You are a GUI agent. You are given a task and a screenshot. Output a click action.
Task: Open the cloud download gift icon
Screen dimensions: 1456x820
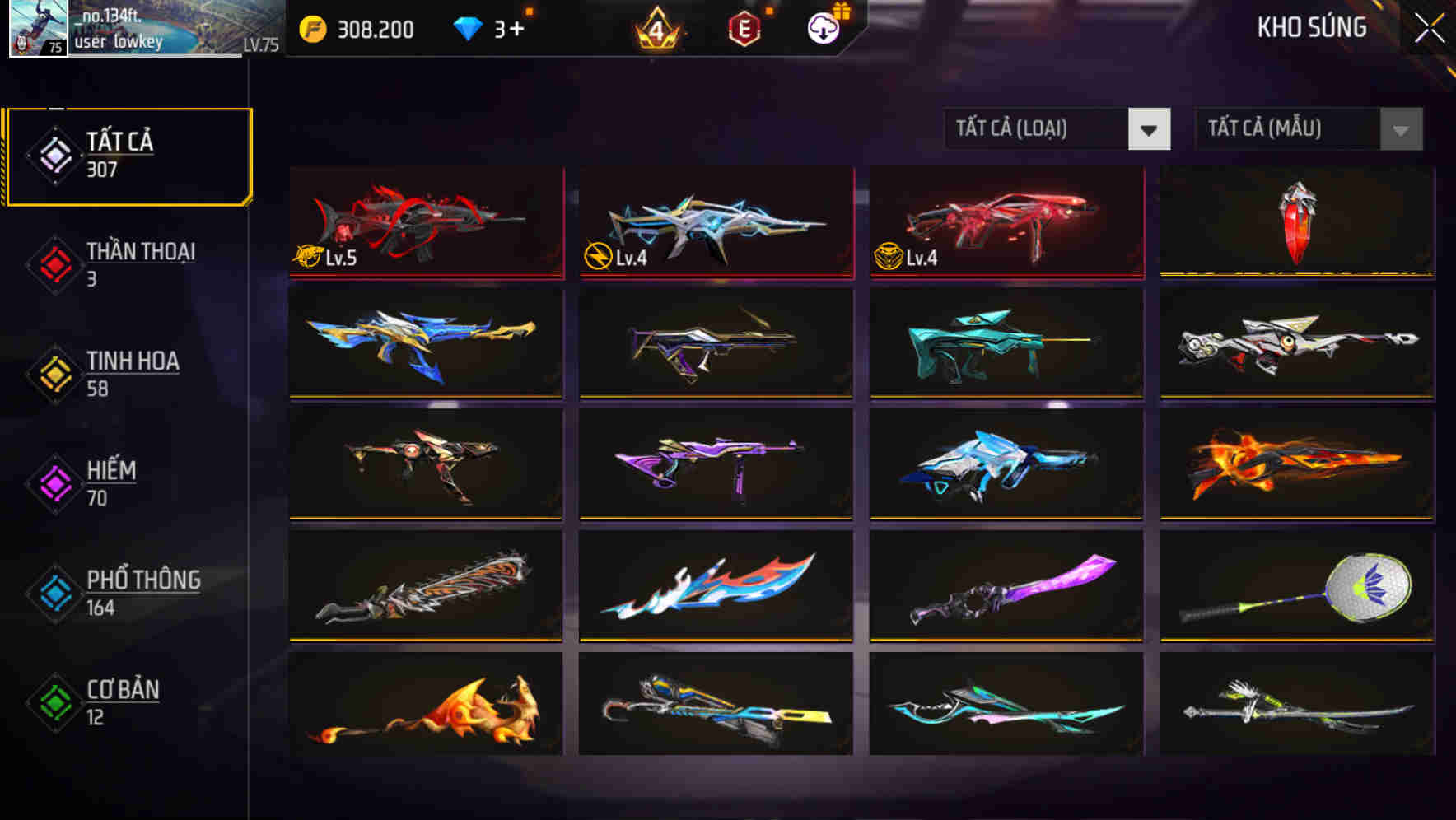821,27
